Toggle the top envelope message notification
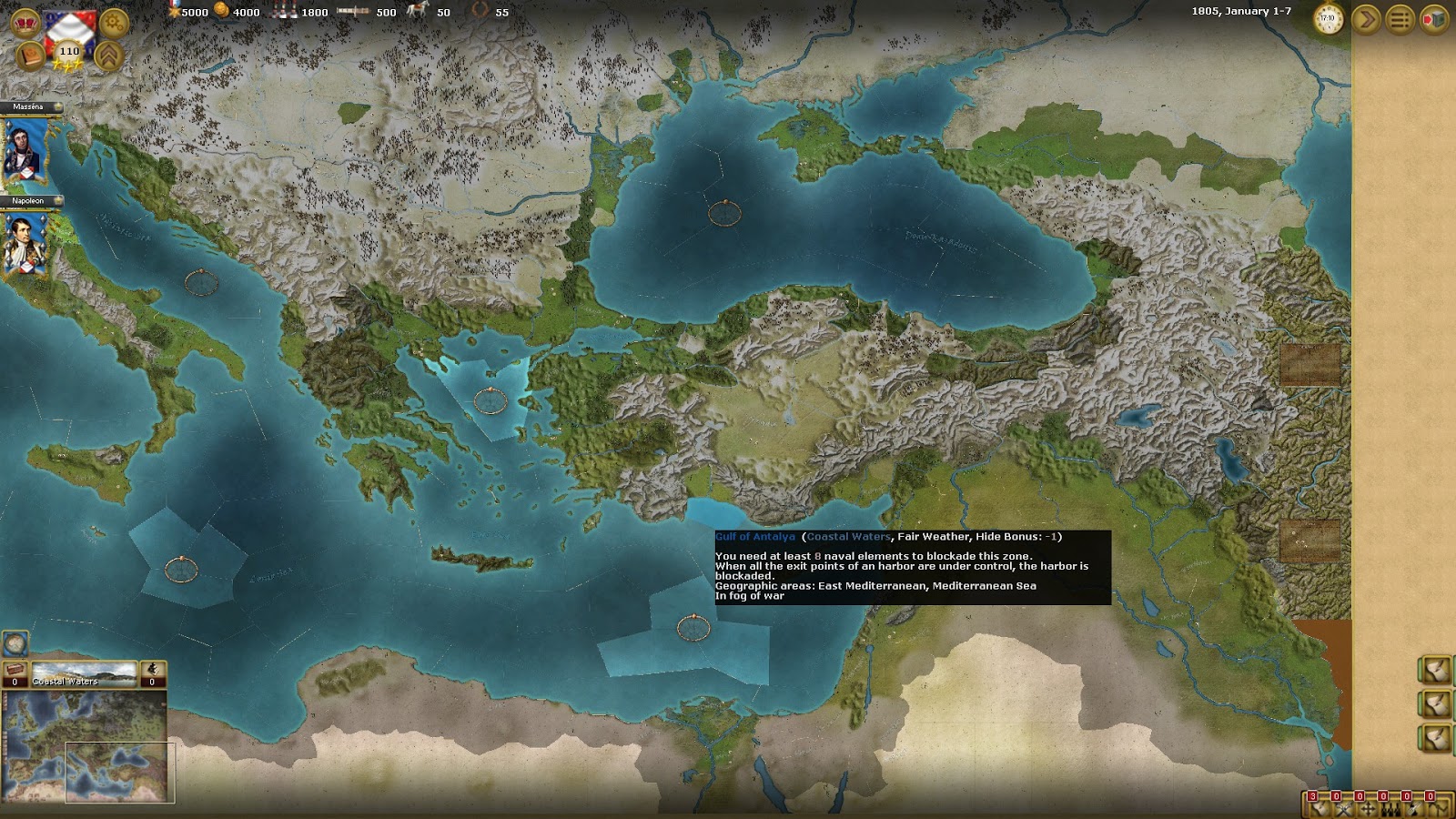Viewport: 1456px width, 819px height. point(1436,669)
